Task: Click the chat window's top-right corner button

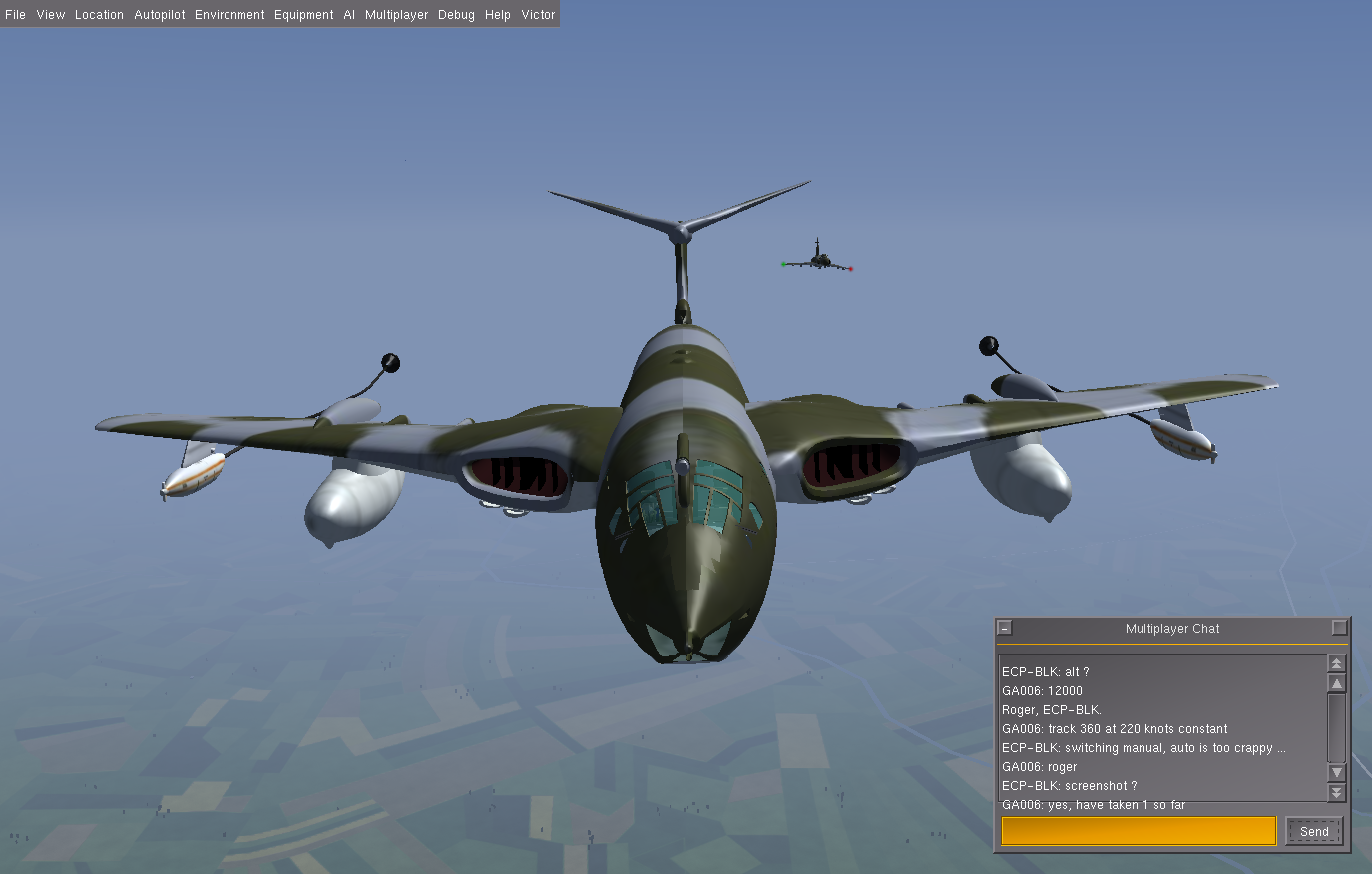Action: pos(1340,628)
